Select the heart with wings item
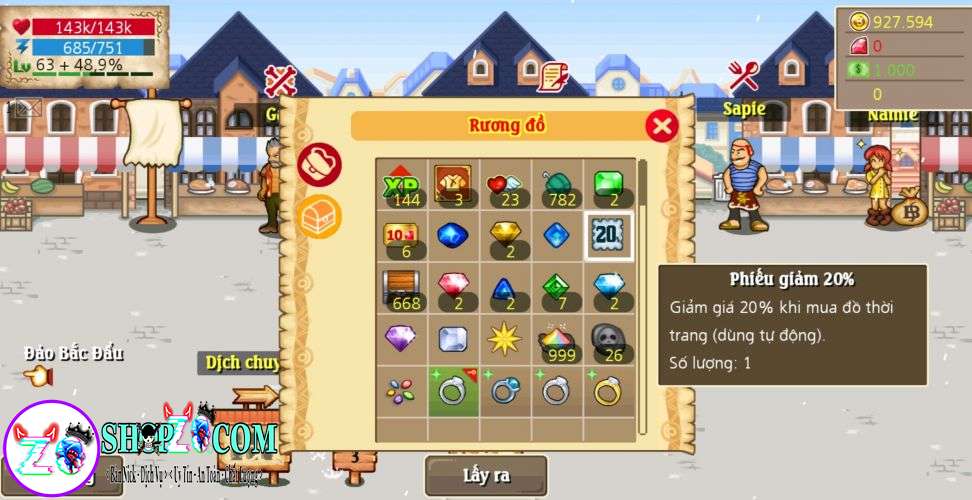This screenshot has height=500, width=972. click(504, 184)
